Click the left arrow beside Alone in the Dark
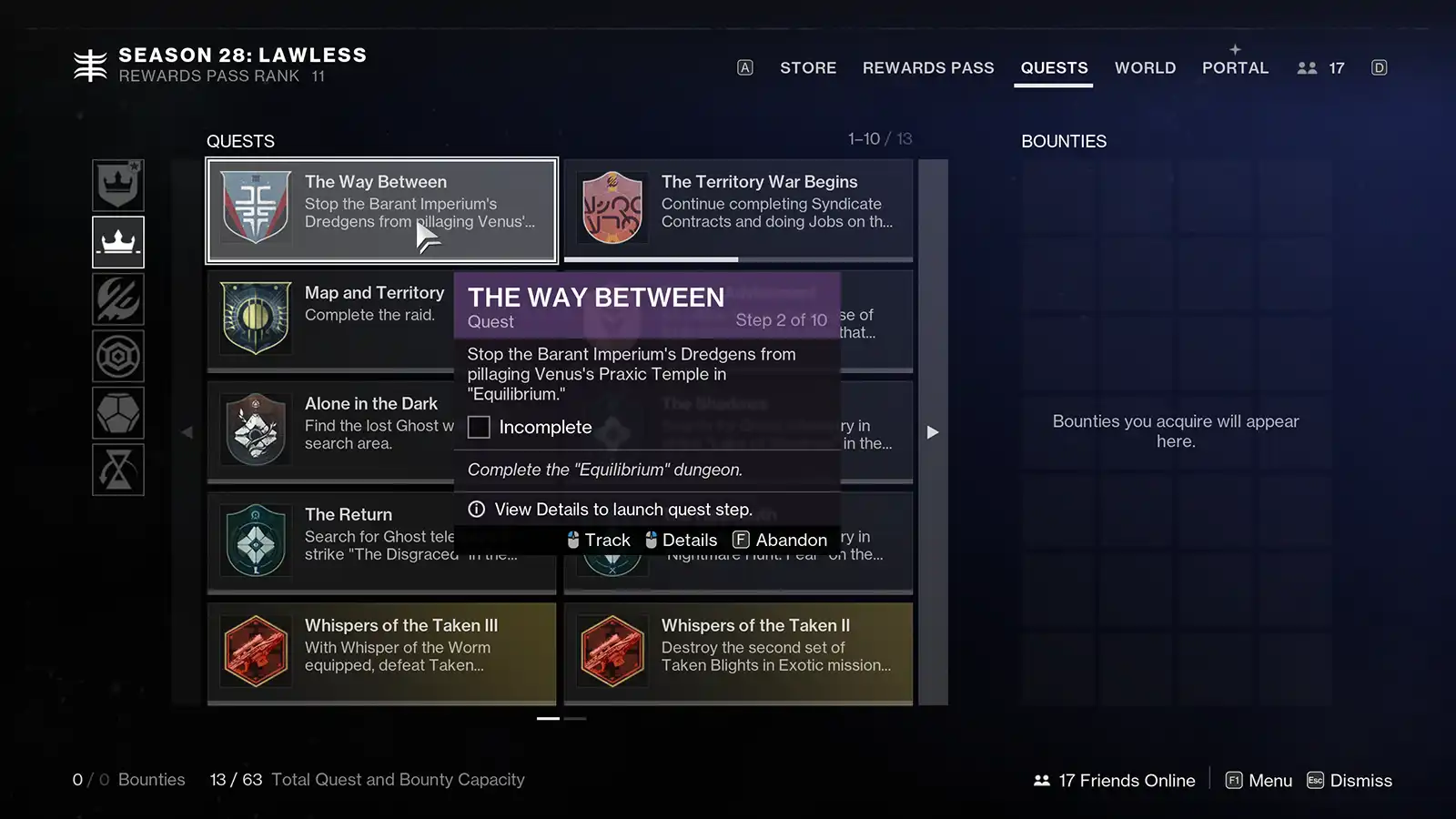The width and height of the screenshot is (1456, 819). [x=187, y=432]
